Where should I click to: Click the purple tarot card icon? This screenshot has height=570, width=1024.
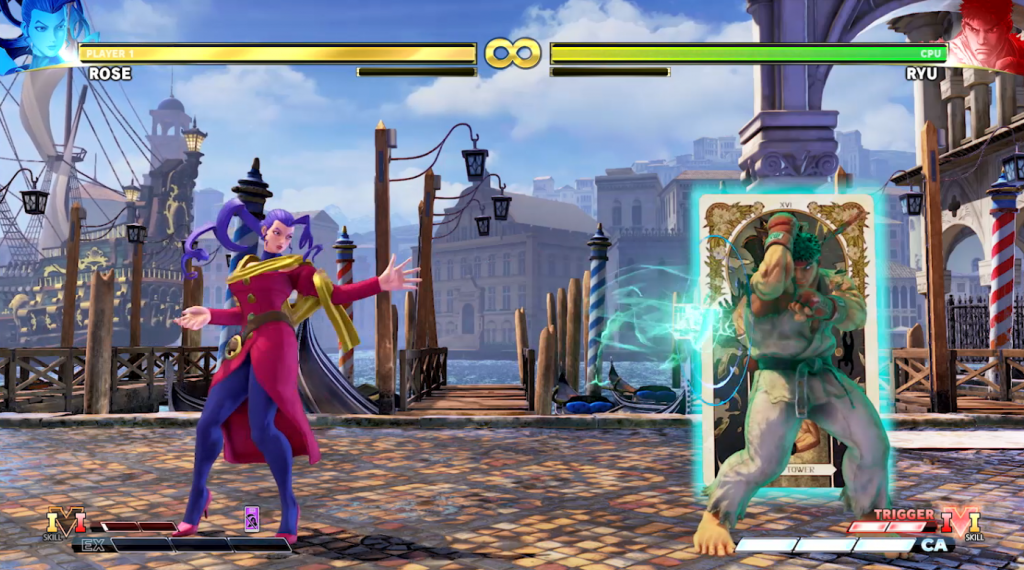click(x=252, y=518)
